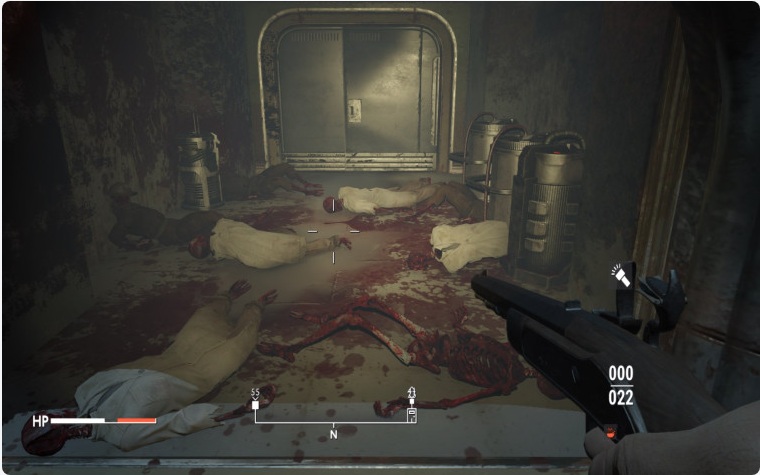
Task: Select the door-shaped objective marker on compass
Action: [x=411, y=412]
